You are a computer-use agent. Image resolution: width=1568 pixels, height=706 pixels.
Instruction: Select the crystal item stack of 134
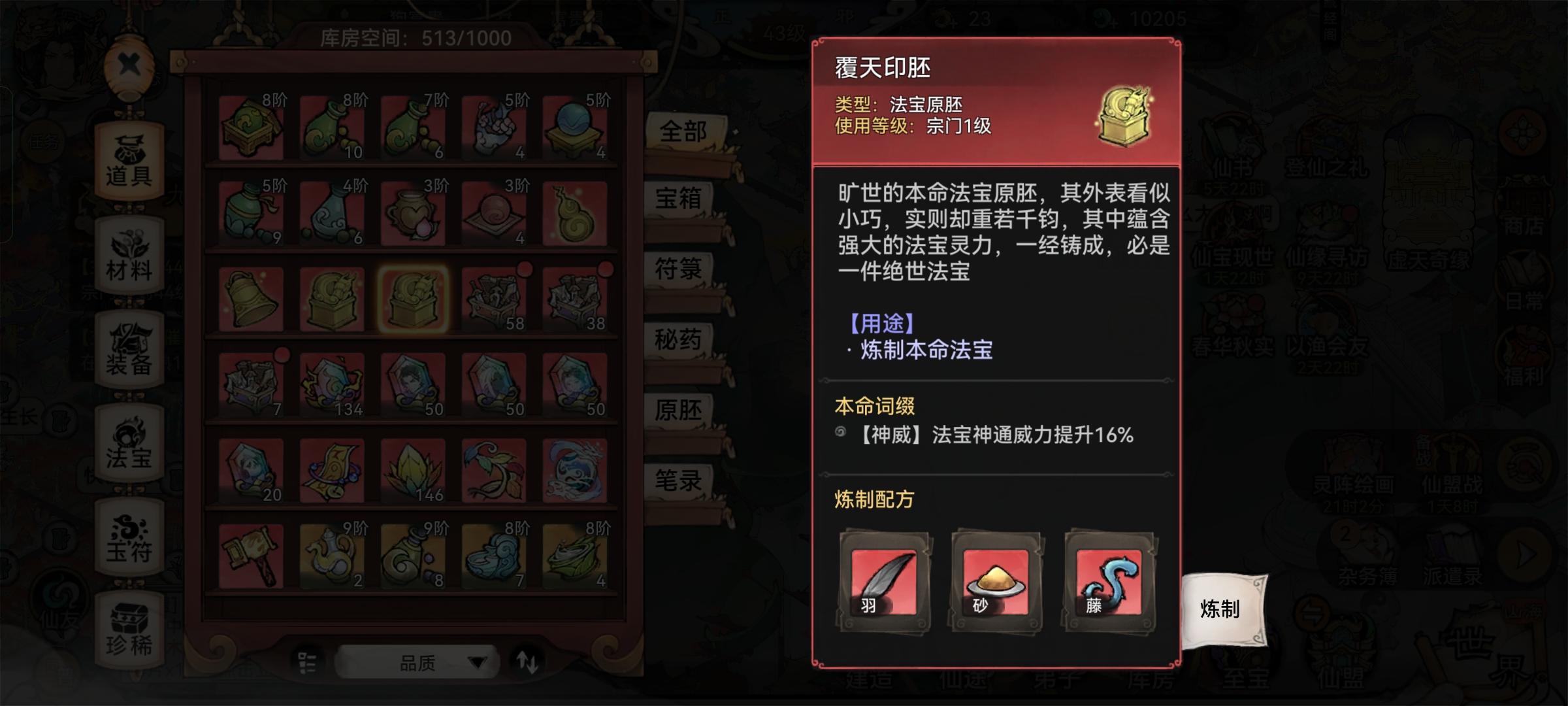tap(333, 382)
